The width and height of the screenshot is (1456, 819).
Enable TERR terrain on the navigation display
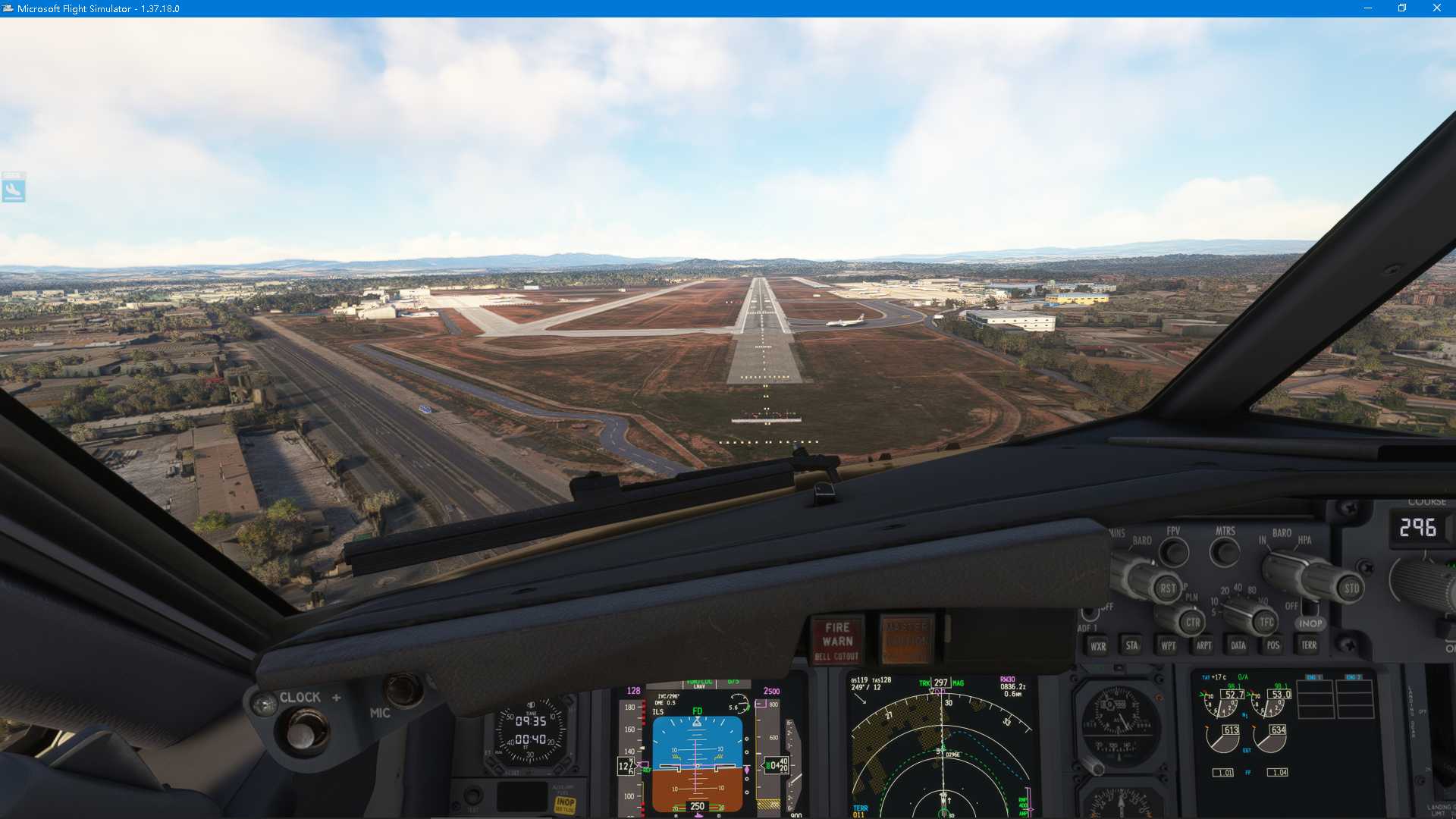[1308, 645]
